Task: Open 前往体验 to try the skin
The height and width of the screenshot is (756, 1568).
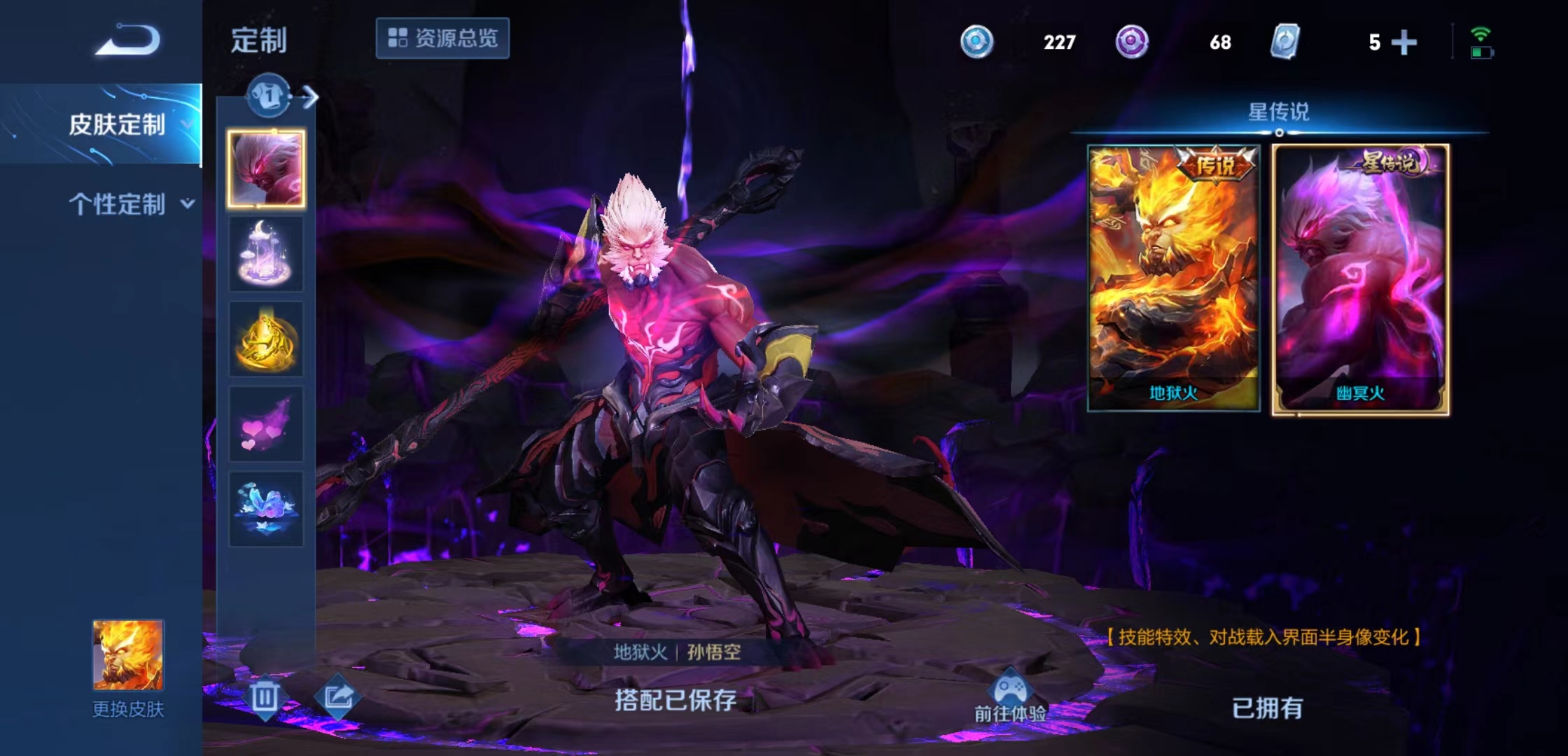Action: click(1010, 697)
